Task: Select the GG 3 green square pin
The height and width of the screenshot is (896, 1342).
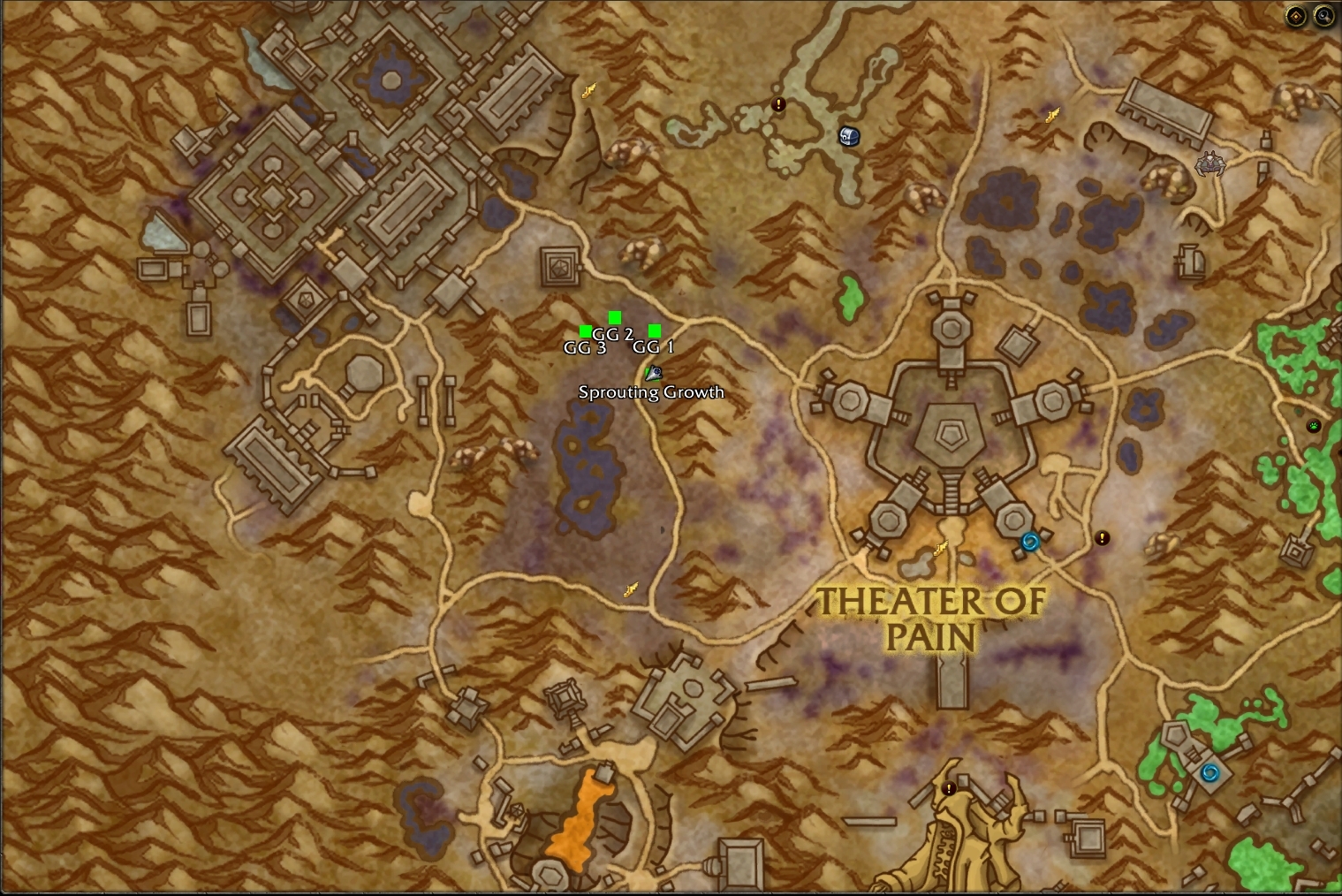Action: click(586, 330)
